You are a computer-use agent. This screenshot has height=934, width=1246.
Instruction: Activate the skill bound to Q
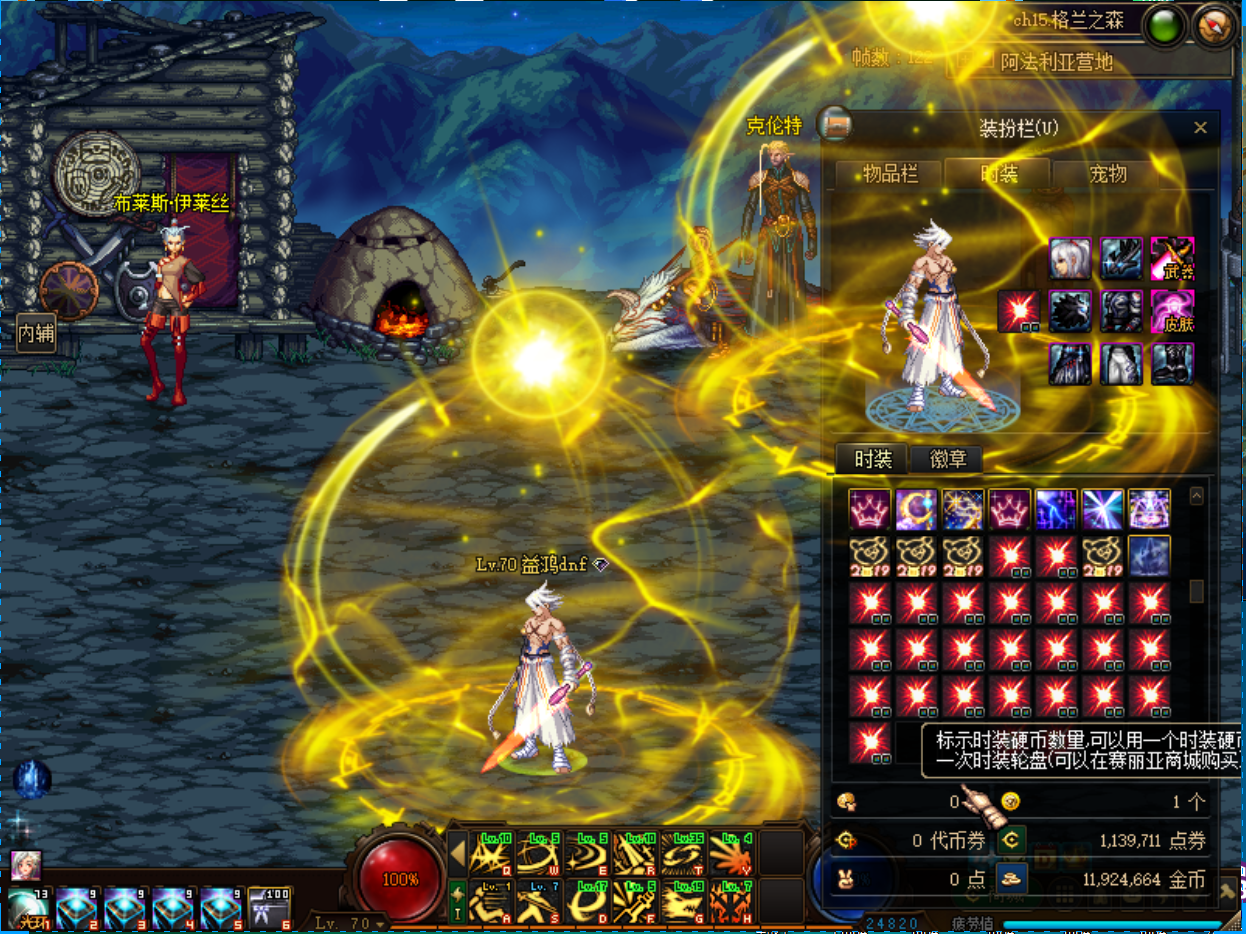coord(491,853)
